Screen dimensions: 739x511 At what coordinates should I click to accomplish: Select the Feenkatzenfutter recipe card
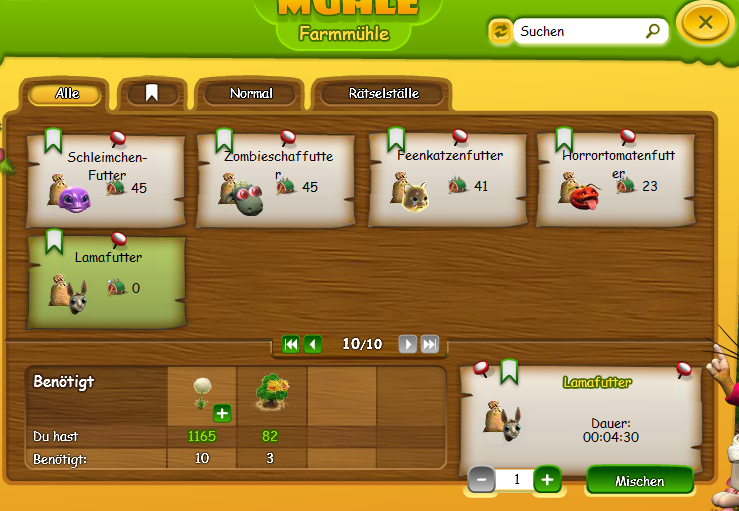(x=448, y=180)
